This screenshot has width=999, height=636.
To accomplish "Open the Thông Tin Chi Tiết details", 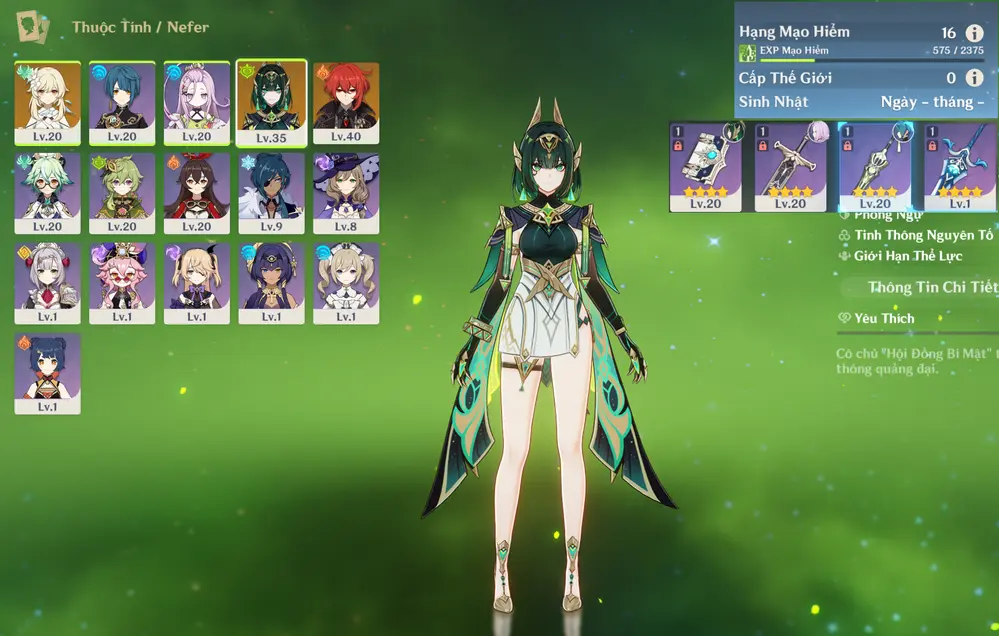I will (x=932, y=287).
